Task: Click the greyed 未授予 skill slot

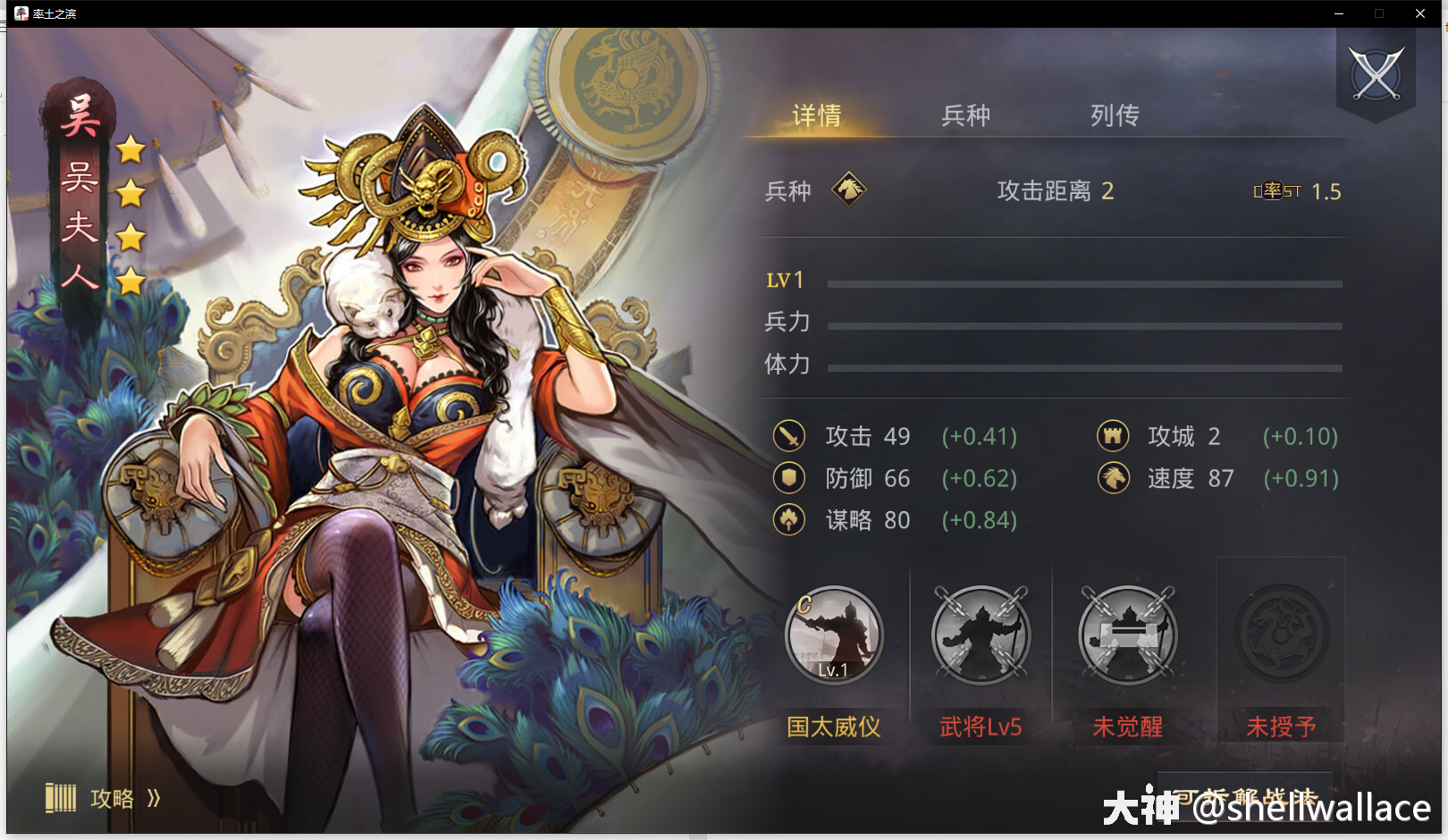Action: click(1280, 634)
